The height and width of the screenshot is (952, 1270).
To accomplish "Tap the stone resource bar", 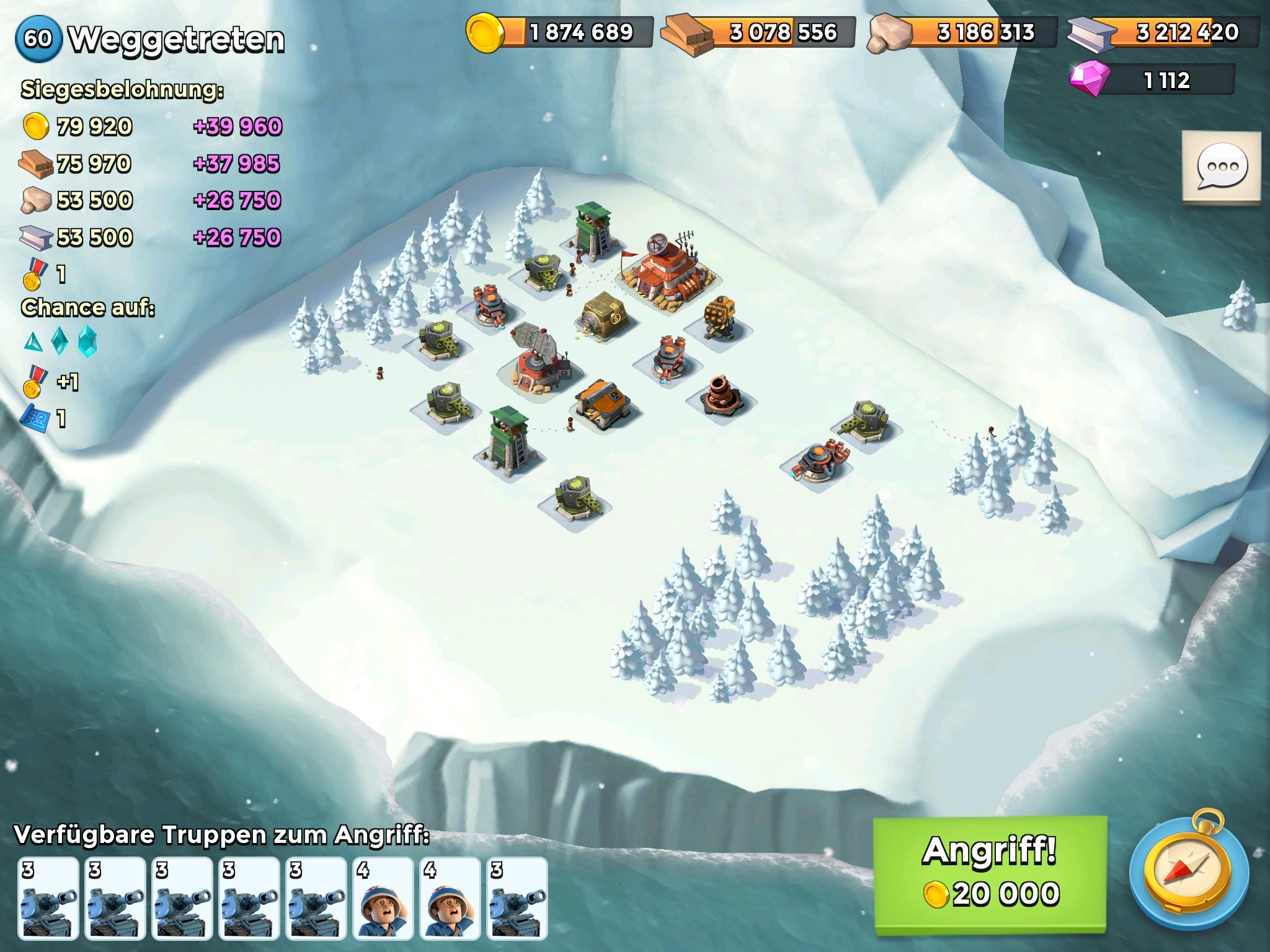I will click(x=963, y=32).
